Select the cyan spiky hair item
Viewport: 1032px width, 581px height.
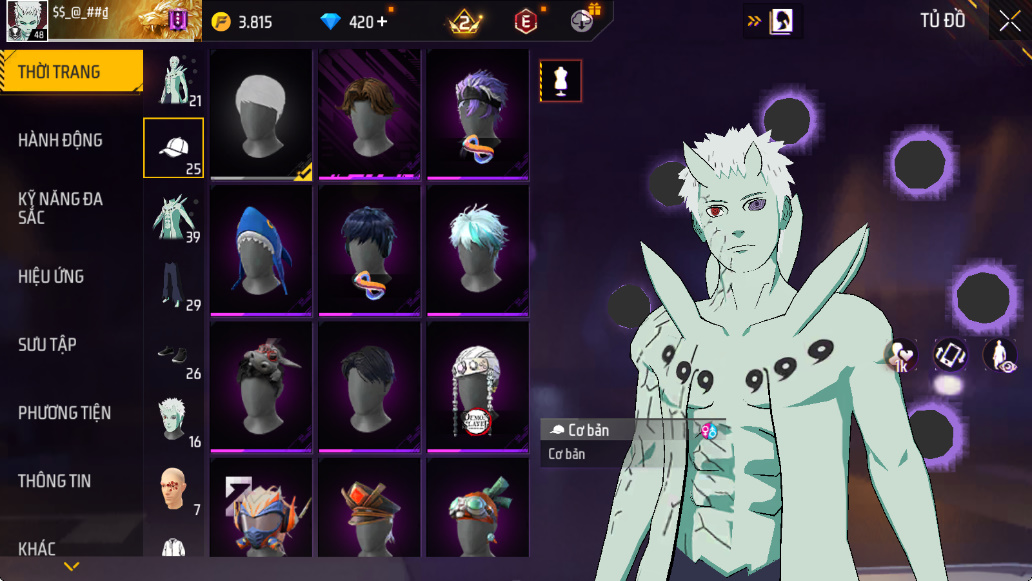pyautogui.click(x=478, y=251)
